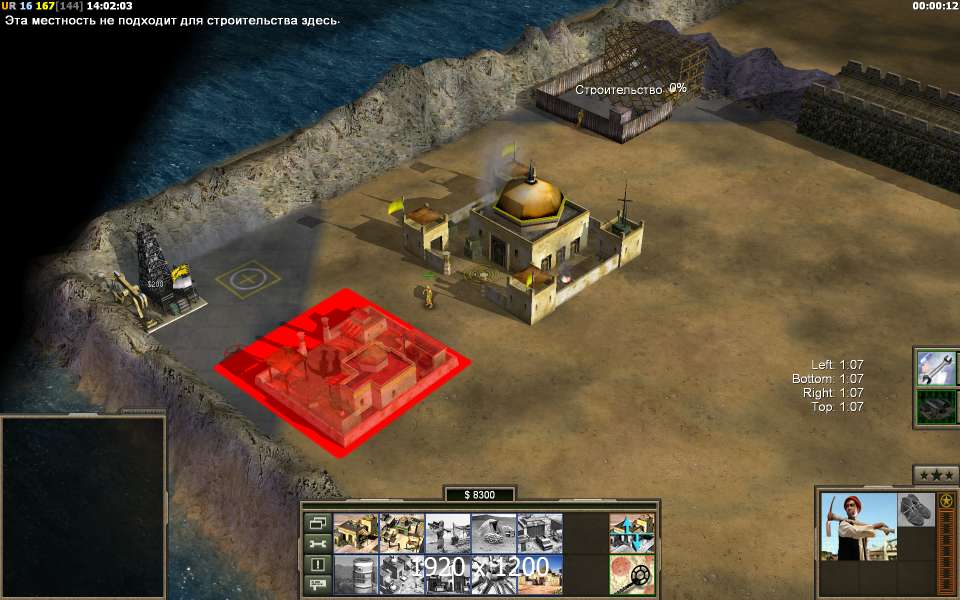Toggle the blue up-down arrows build icon
The width and height of the screenshot is (960, 600).
(632, 534)
